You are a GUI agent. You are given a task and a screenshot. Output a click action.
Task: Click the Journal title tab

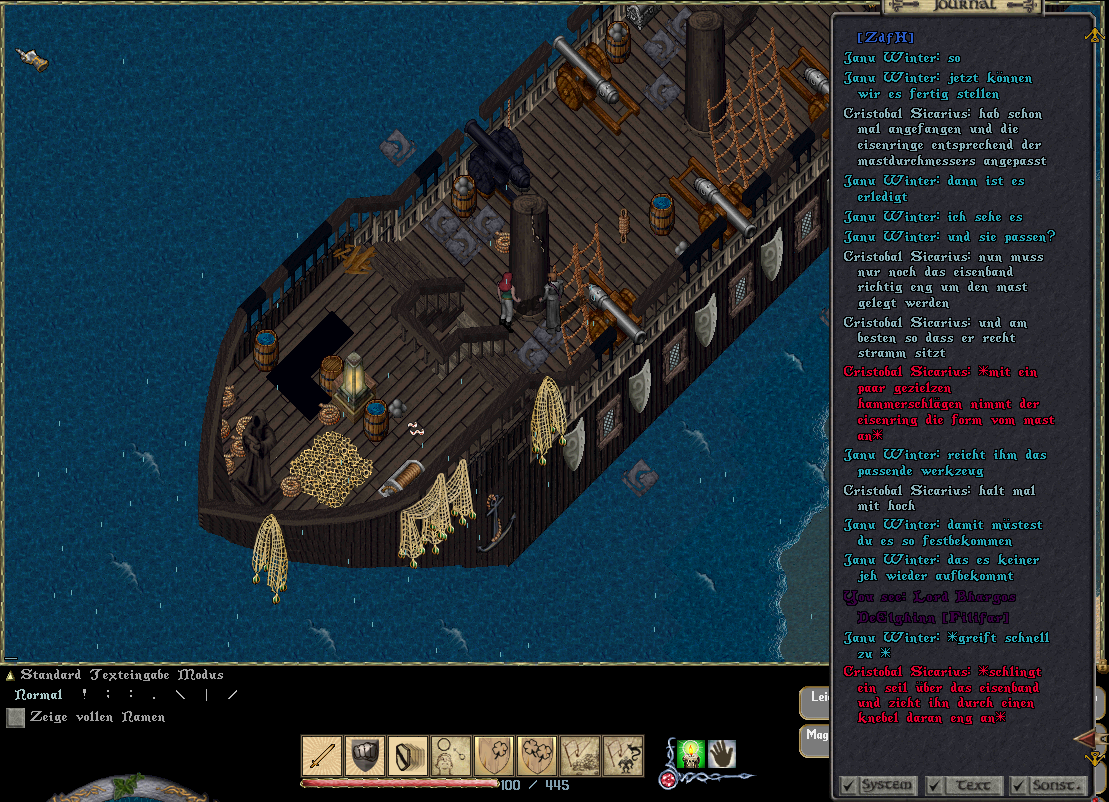coord(963,5)
